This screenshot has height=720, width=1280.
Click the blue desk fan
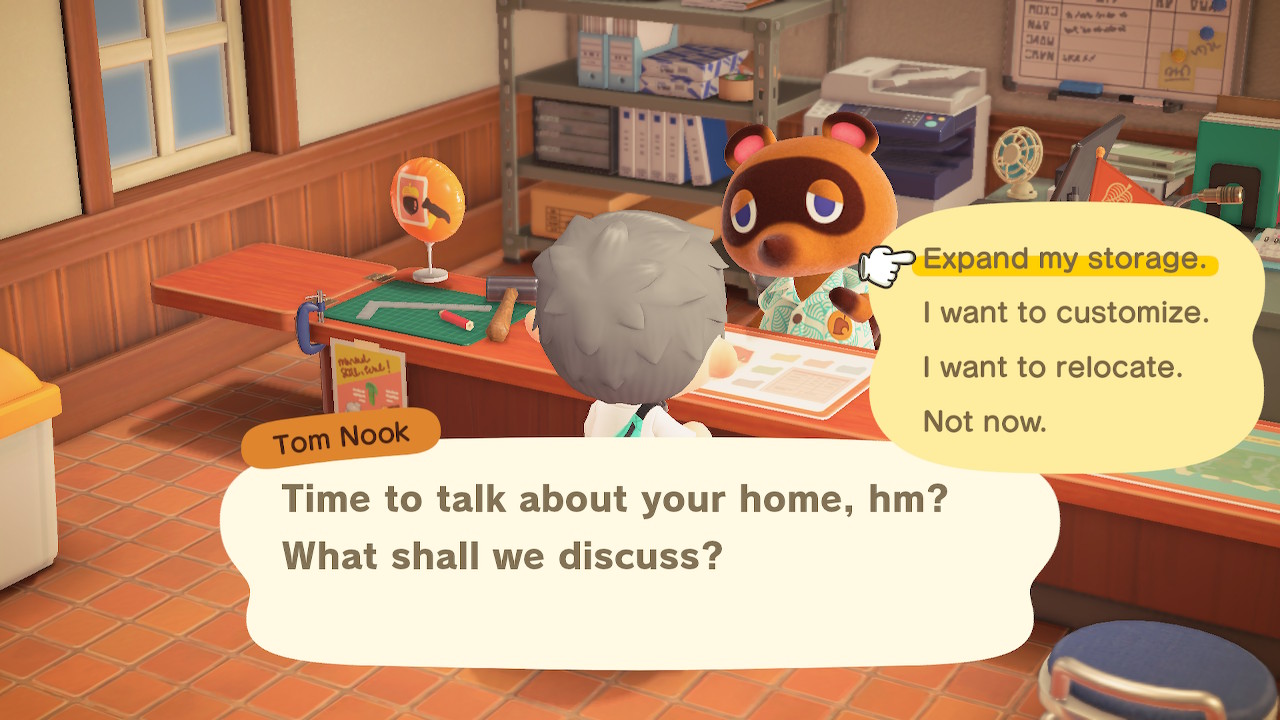coord(1017,160)
